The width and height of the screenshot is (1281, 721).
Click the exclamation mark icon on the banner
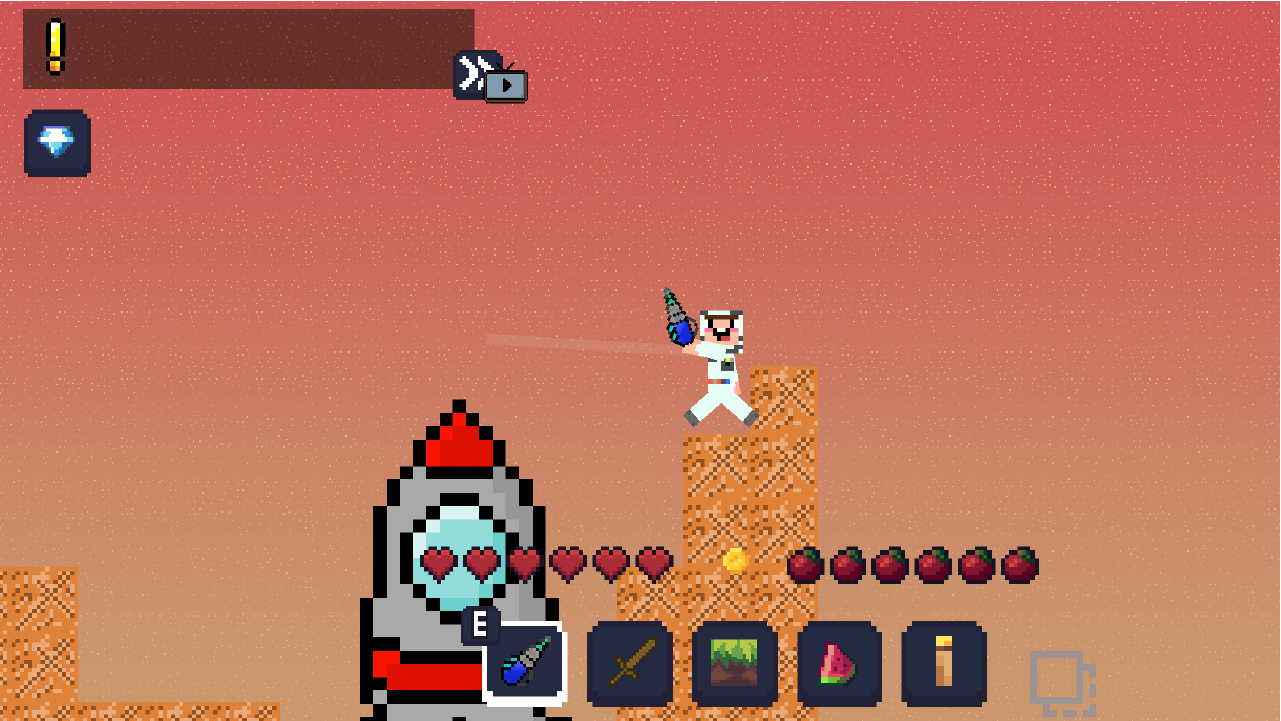click(55, 42)
